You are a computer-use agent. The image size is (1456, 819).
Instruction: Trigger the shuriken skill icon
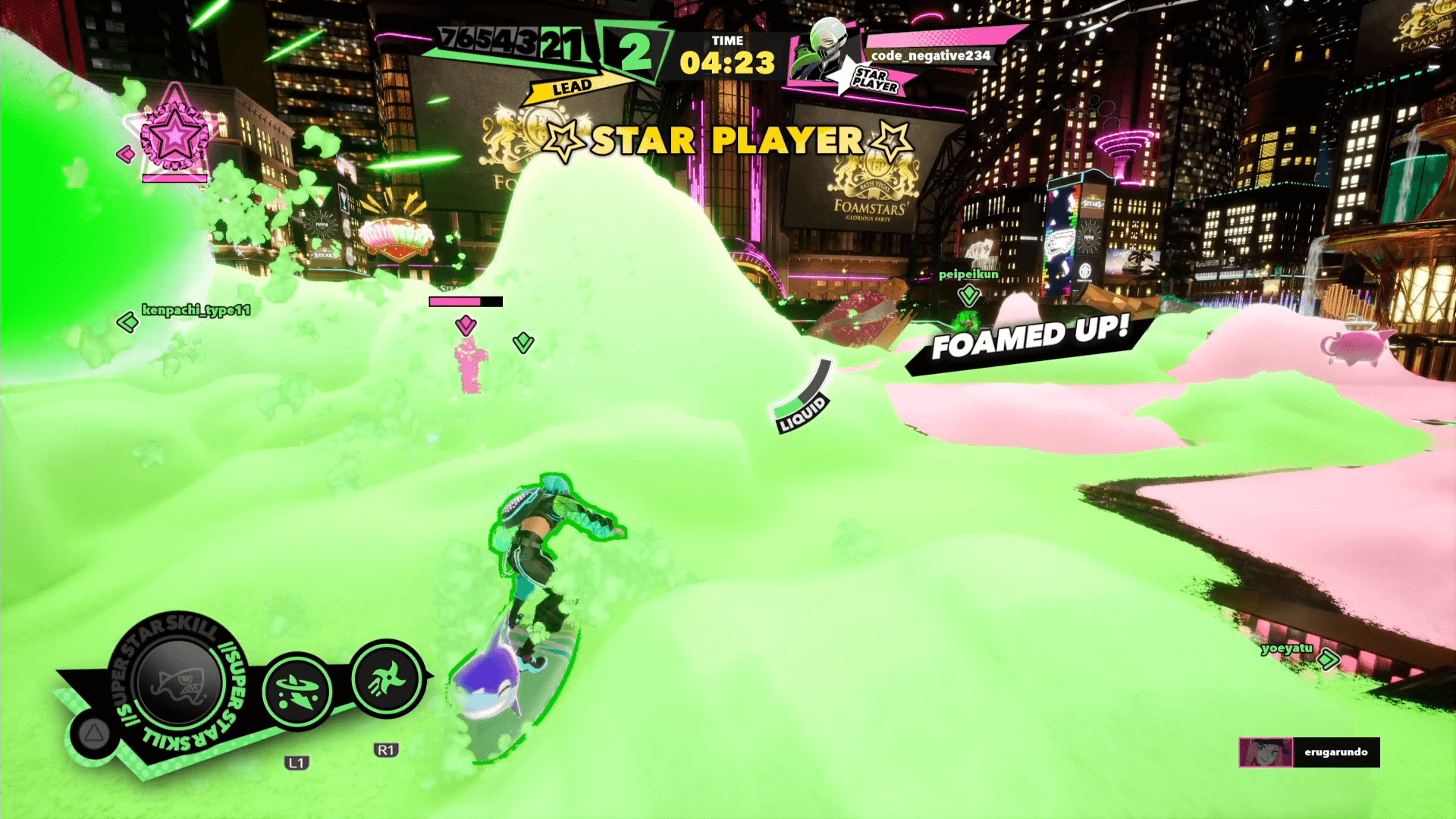(x=387, y=679)
